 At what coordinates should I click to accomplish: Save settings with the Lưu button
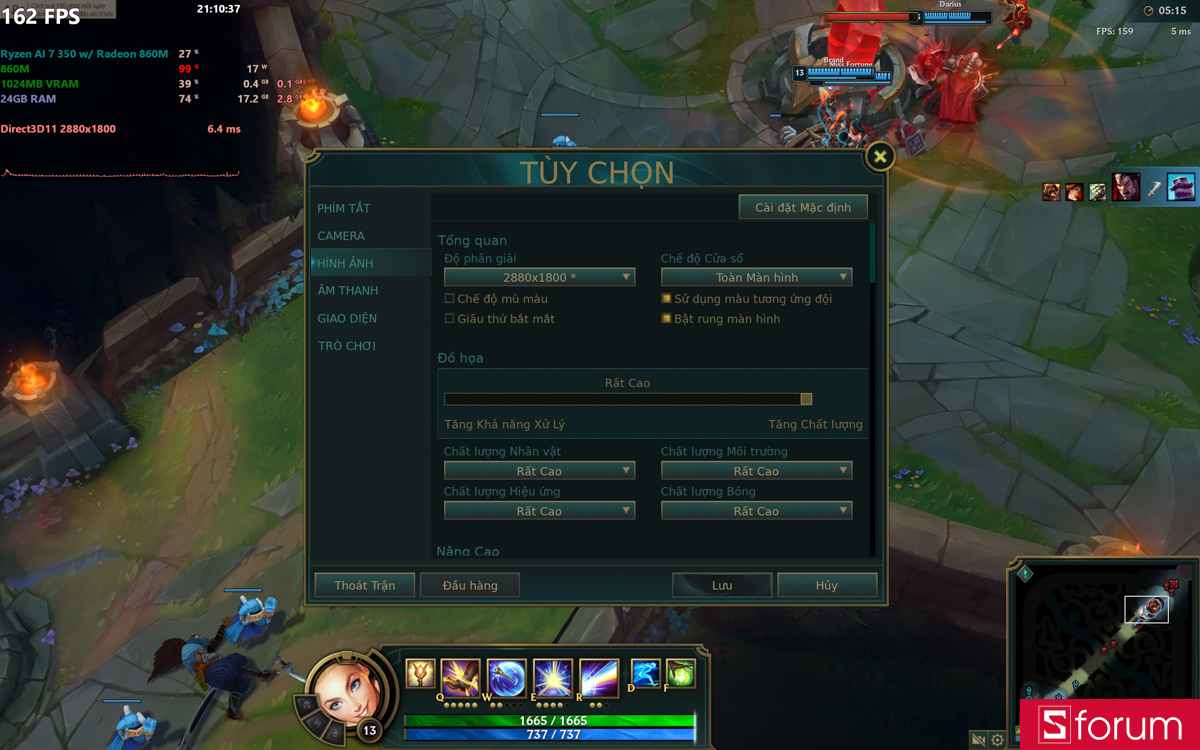pos(722,585)
